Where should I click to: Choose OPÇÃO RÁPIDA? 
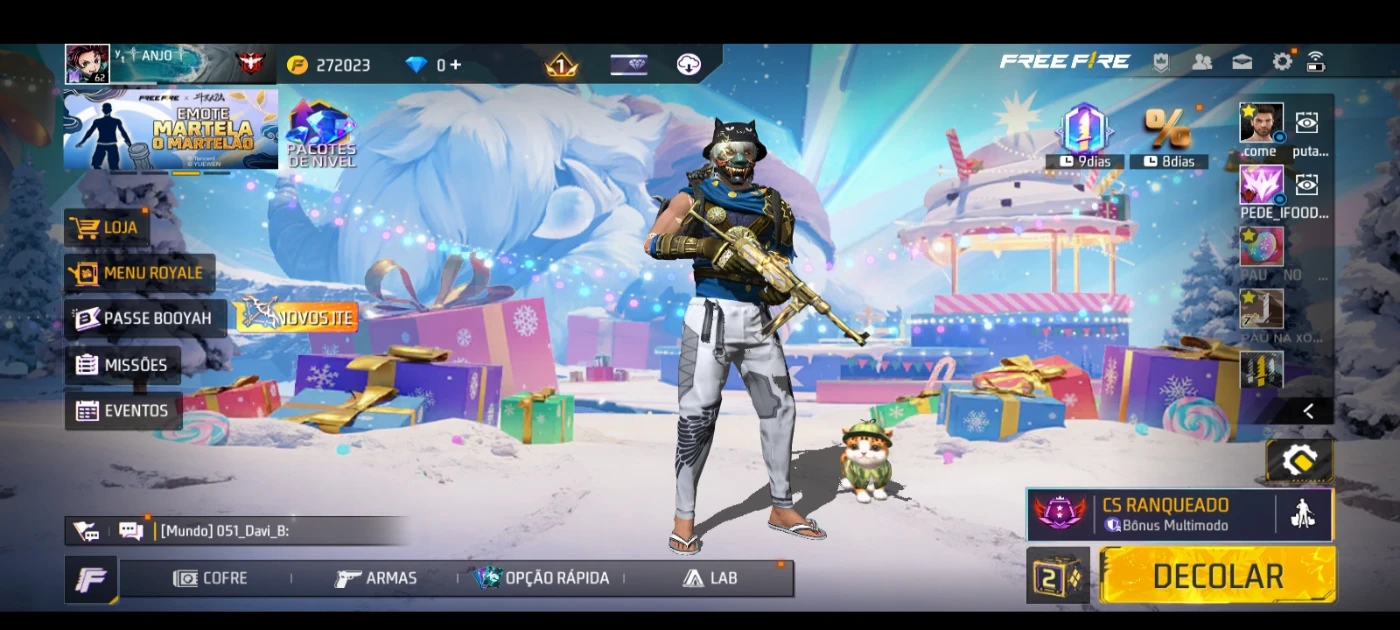point(542,578)
